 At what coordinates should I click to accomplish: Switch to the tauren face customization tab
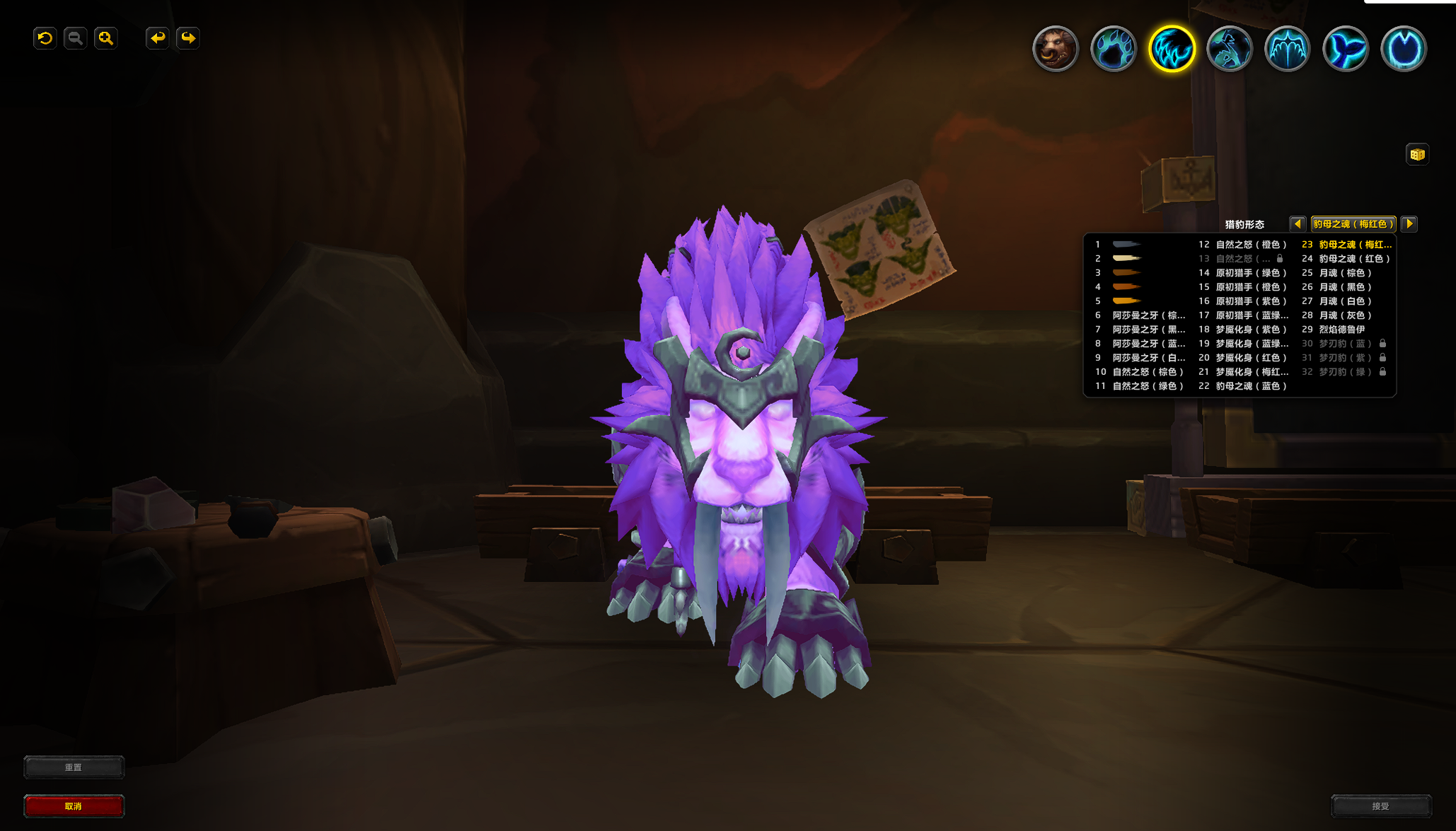click(1055, 49)
